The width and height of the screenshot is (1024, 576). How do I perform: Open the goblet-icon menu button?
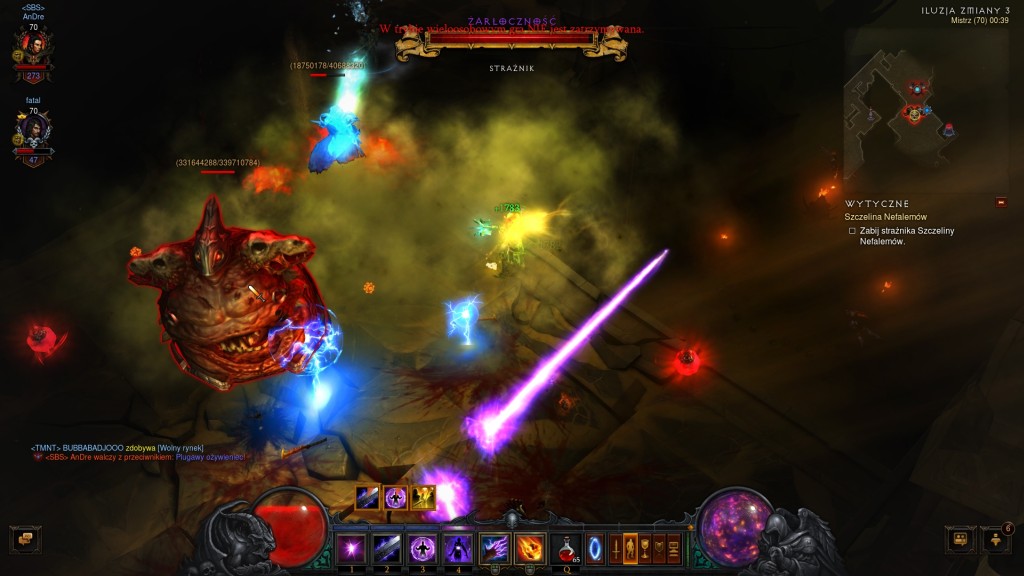(x=645, y=549)
